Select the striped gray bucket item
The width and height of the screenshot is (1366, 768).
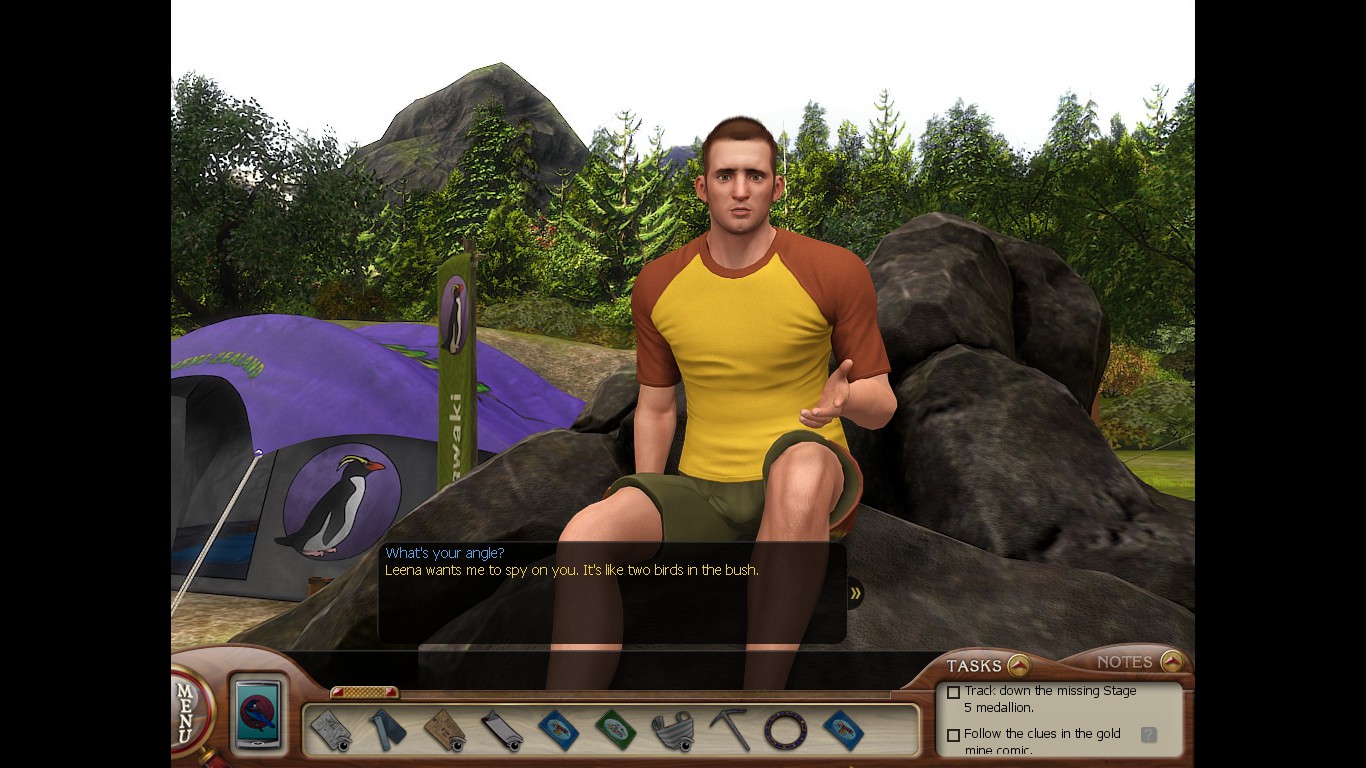tap(672, 730)
